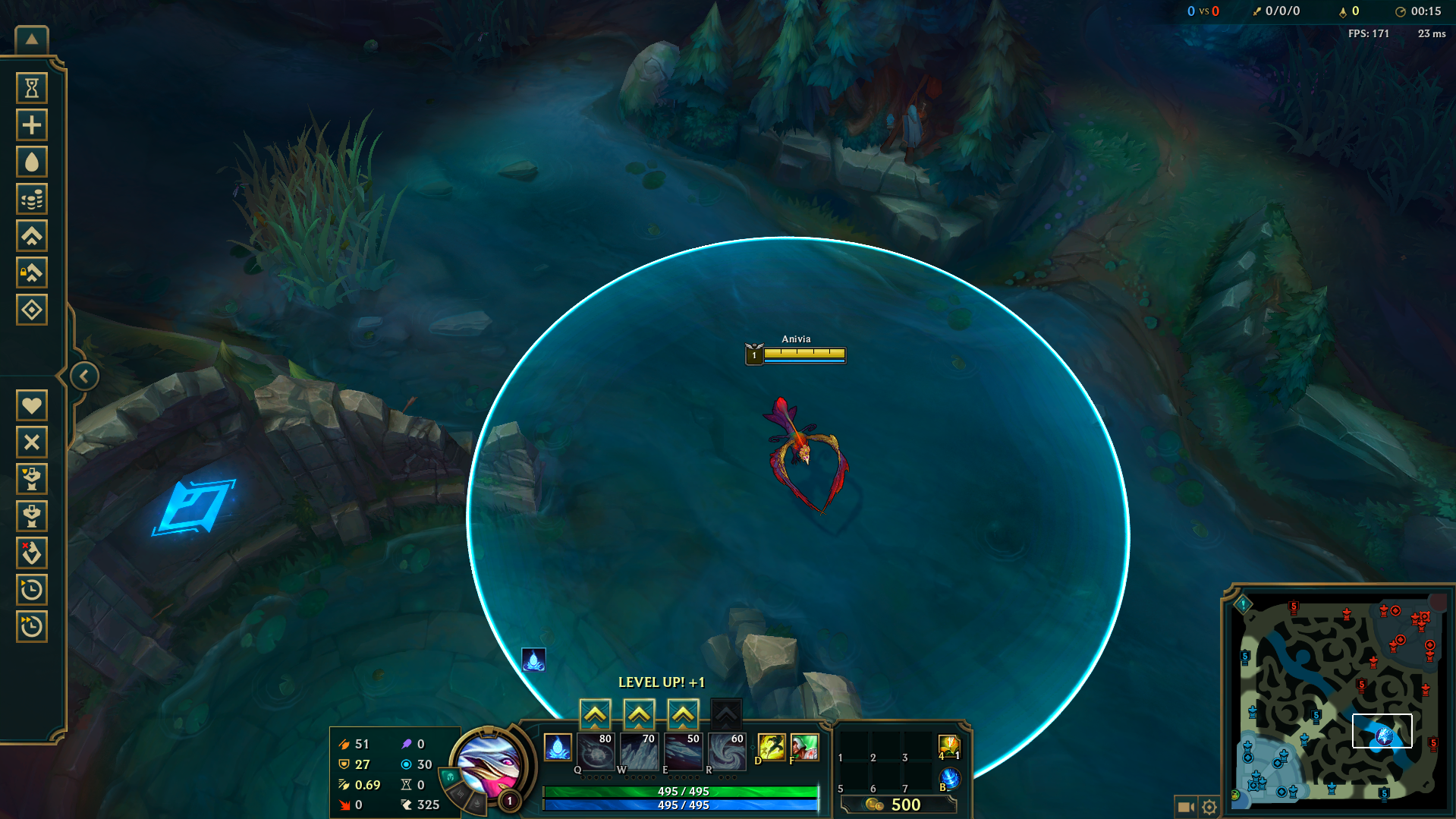Refill health with the plus icon
The width and height of the screenshot is (1456, 819).
tap(32, 124)
